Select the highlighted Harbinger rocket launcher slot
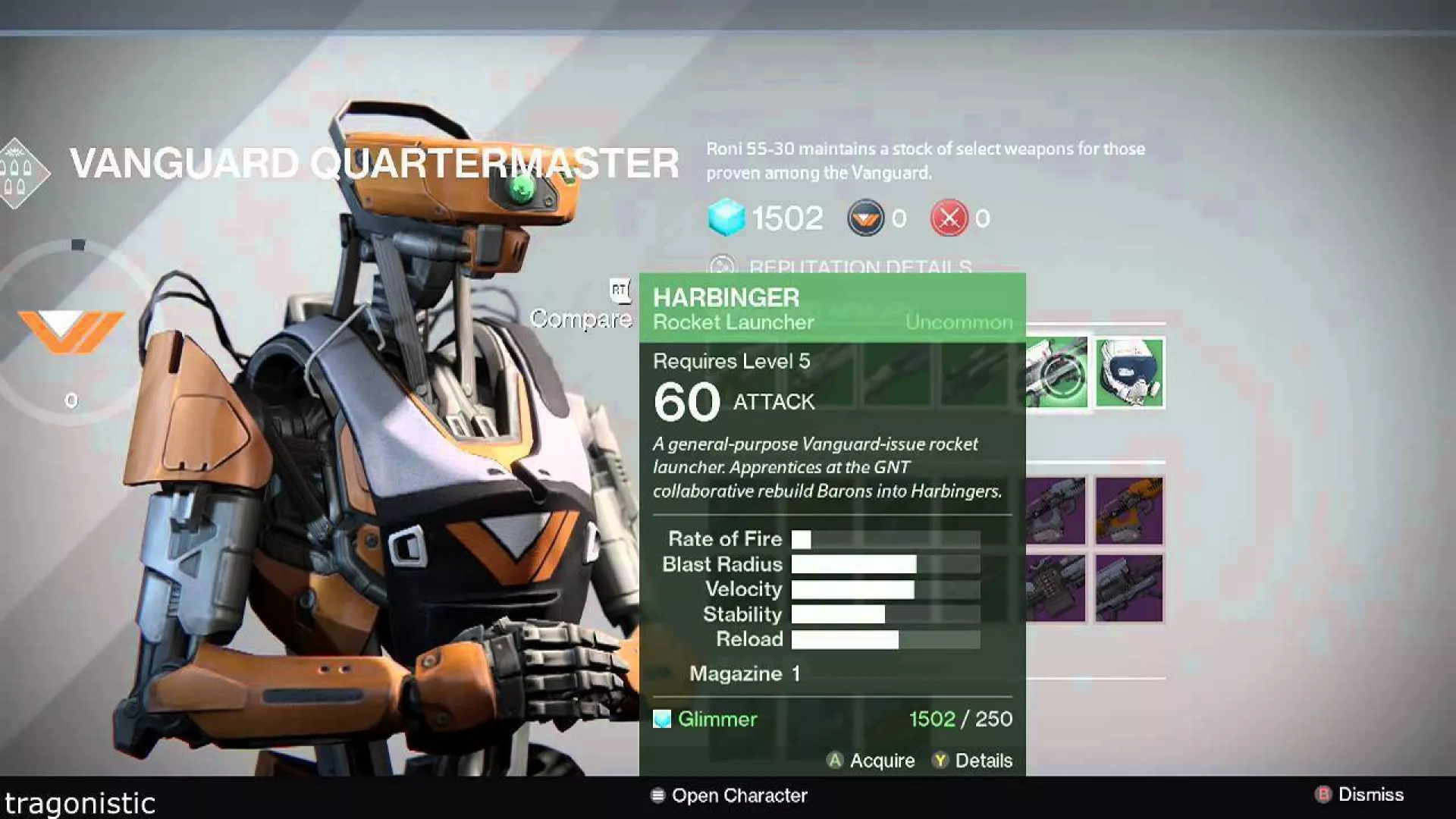 (1056, 373)
